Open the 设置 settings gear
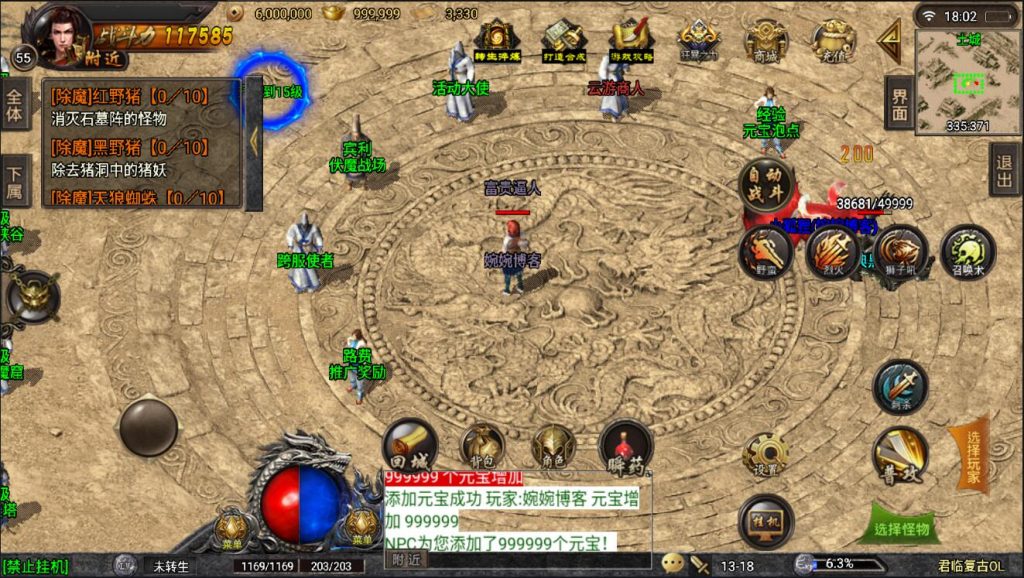The height and width of the screenshot is (578, 1024). (x=766, y=455)
